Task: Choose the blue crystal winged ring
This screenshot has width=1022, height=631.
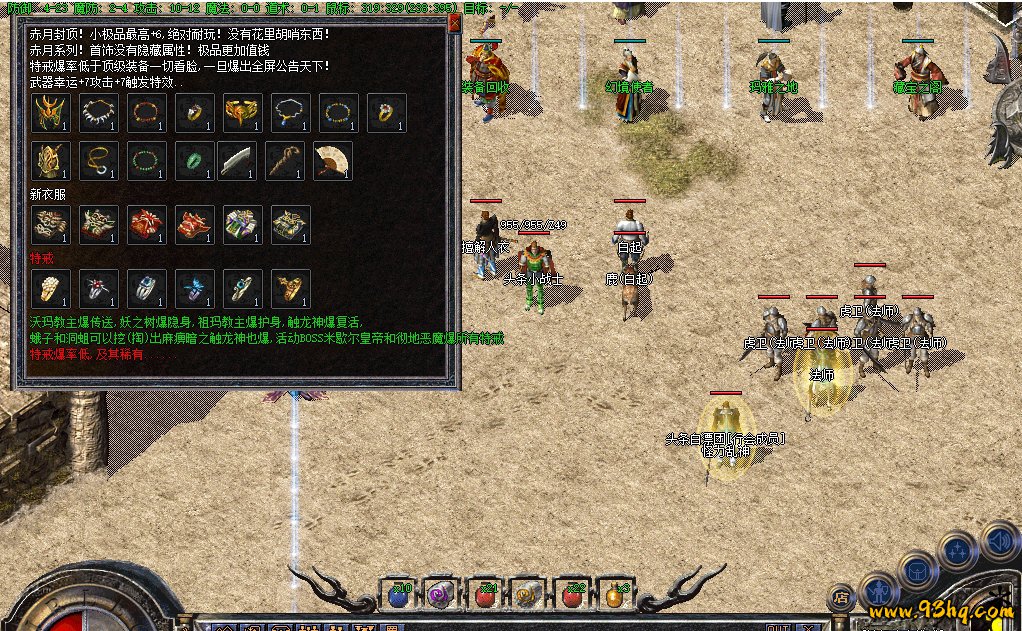Action: (194, 289)
